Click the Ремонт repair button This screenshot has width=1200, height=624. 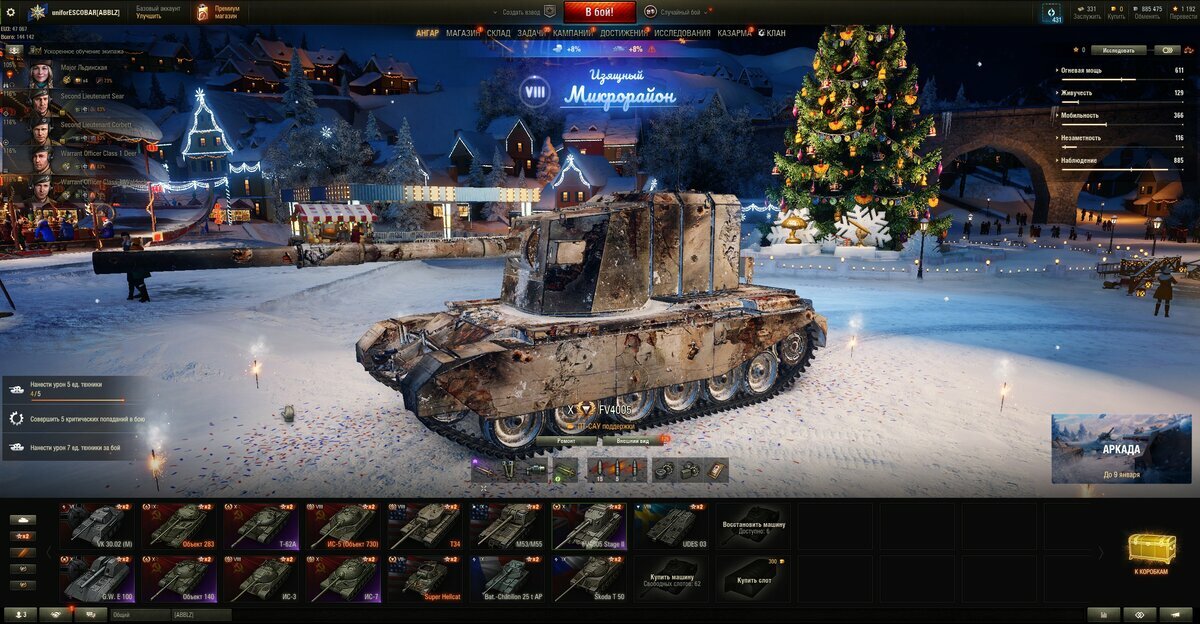click(x=566, y=440)
